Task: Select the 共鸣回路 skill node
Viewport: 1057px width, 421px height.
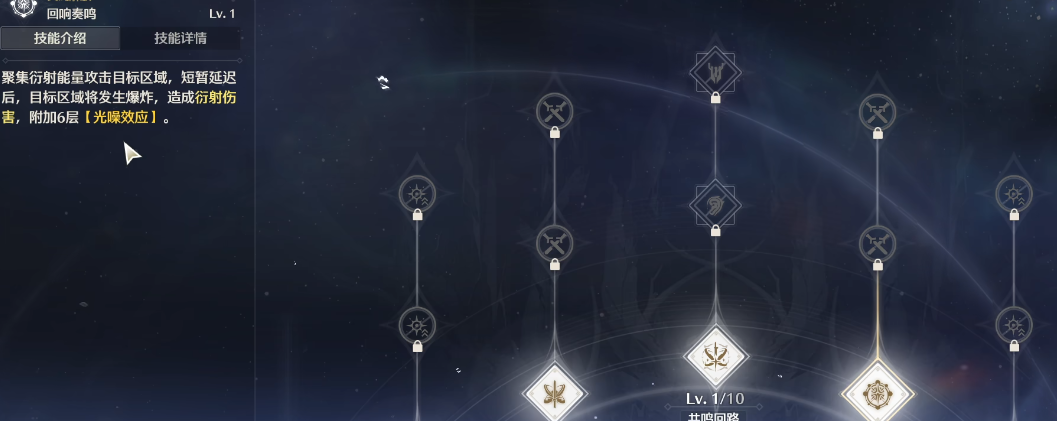Action: [x=716, y=357]
